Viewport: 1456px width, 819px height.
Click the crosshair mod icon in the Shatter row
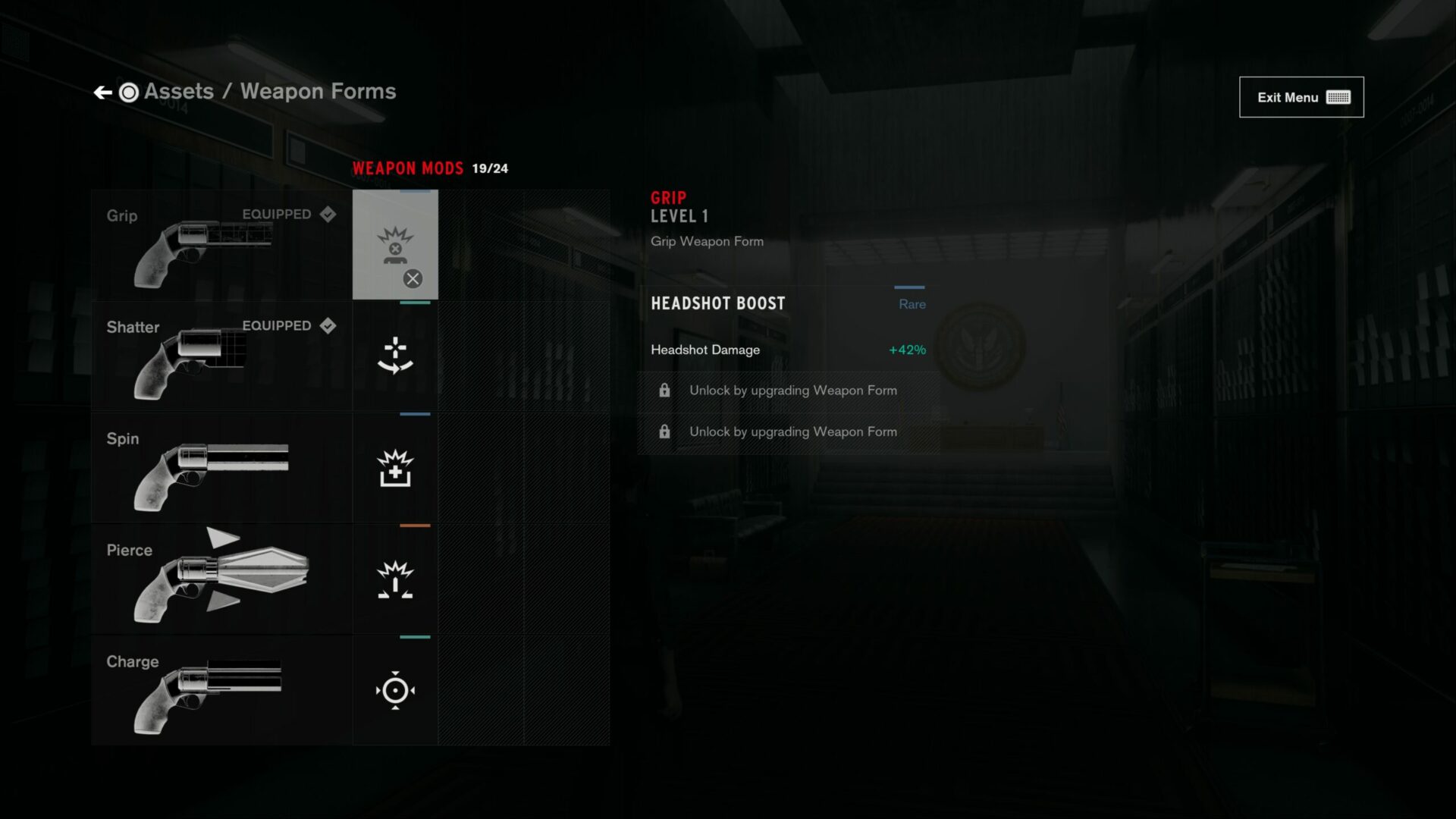coord(394,355)
